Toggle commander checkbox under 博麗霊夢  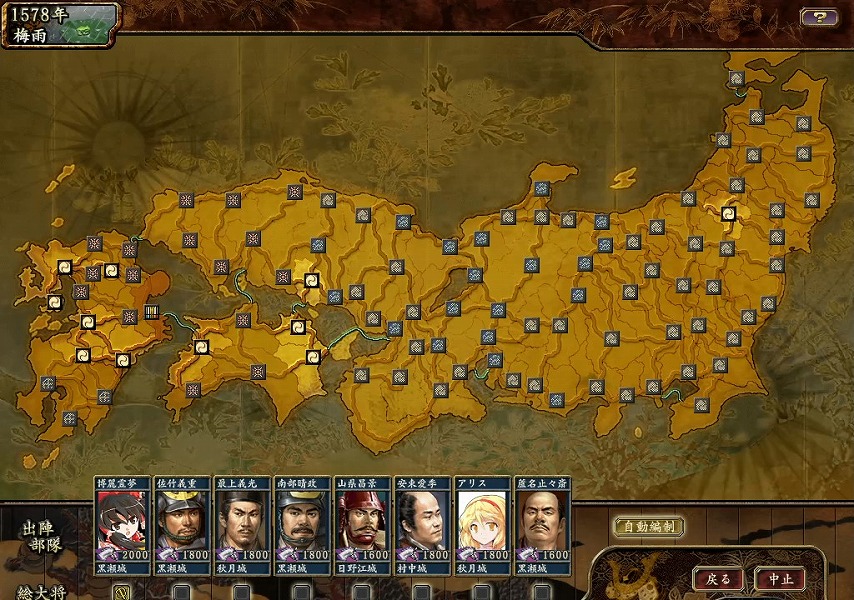[122, 591]
